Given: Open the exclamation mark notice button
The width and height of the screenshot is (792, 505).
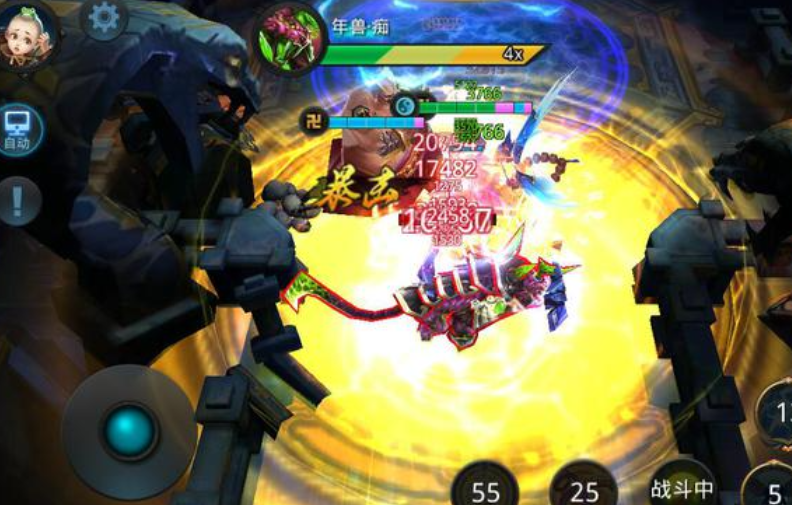Looking at the screenshot, I should 18,202.
